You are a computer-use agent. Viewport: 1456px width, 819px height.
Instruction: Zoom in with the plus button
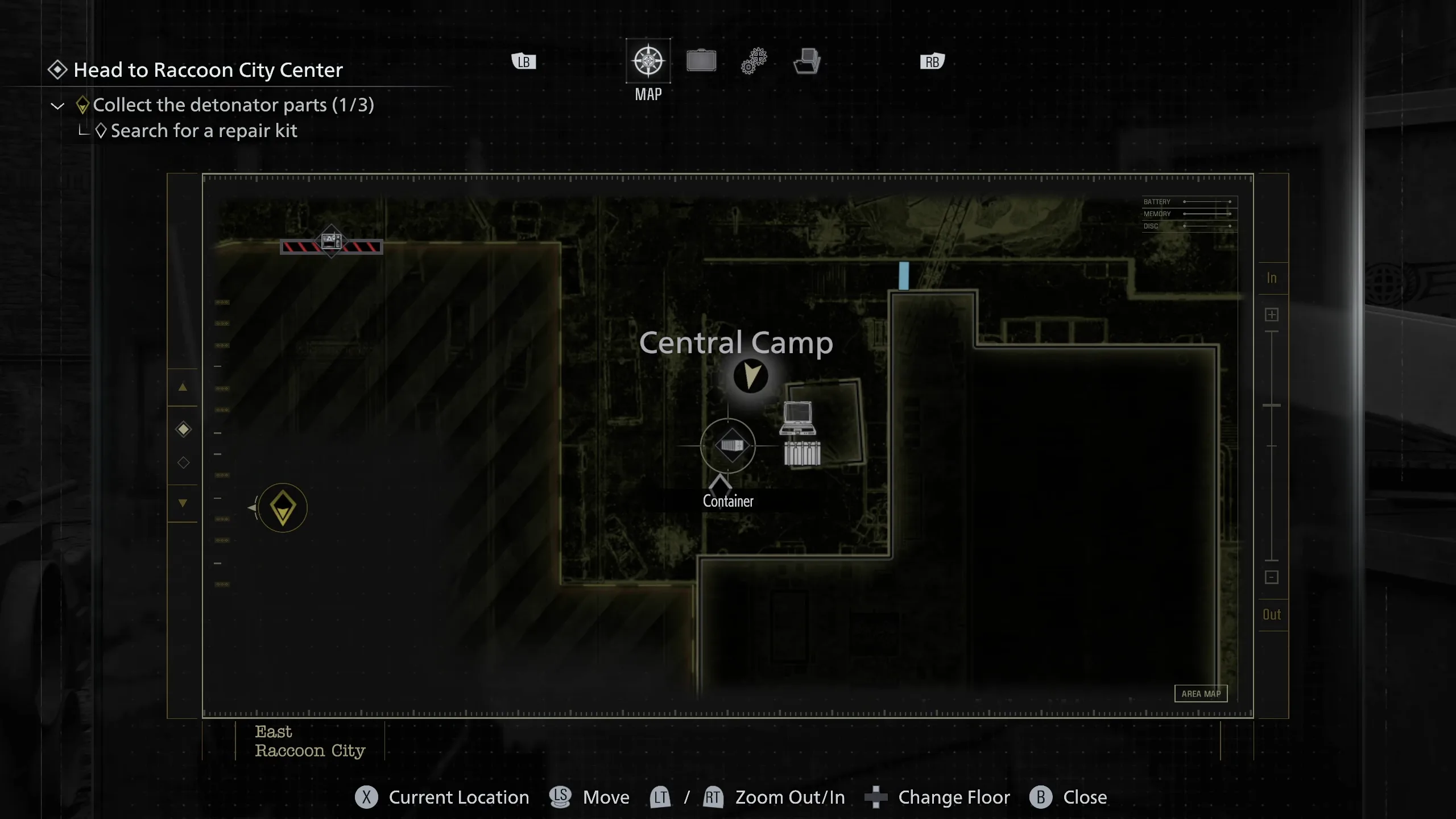pos(1272,315)
